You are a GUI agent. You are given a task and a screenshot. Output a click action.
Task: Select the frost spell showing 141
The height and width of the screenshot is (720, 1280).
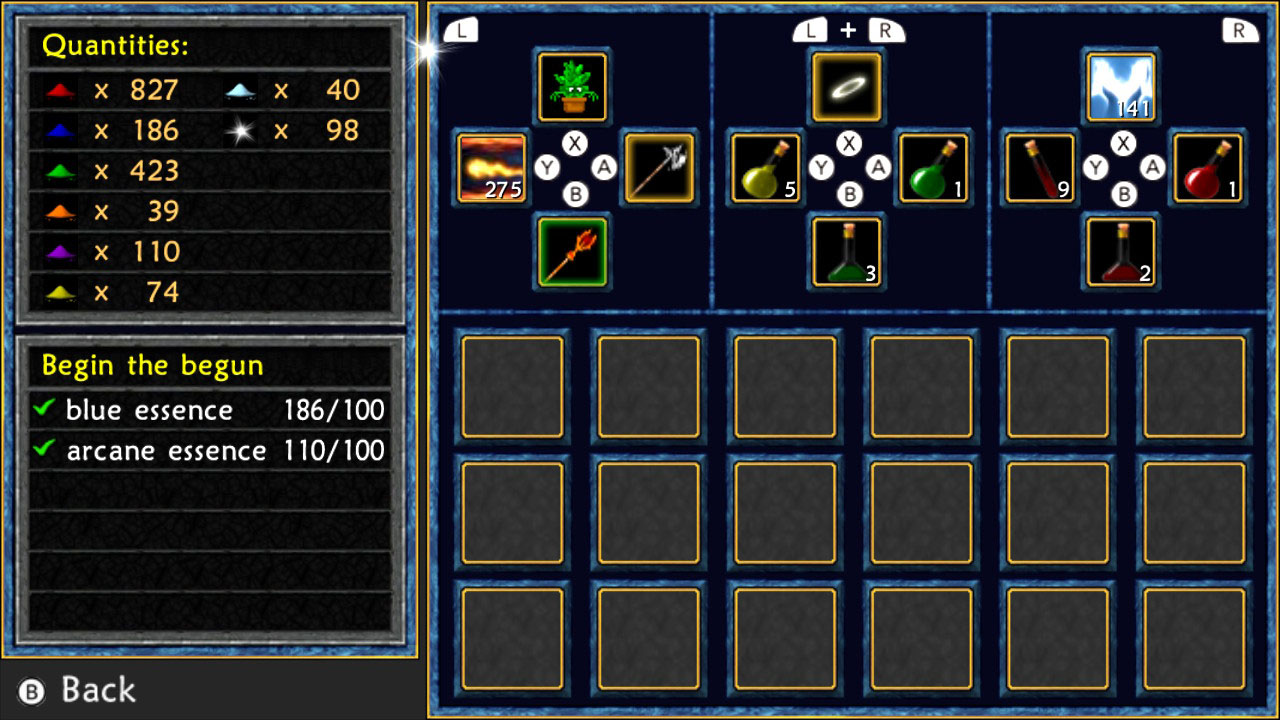[x=1120, y=87]
